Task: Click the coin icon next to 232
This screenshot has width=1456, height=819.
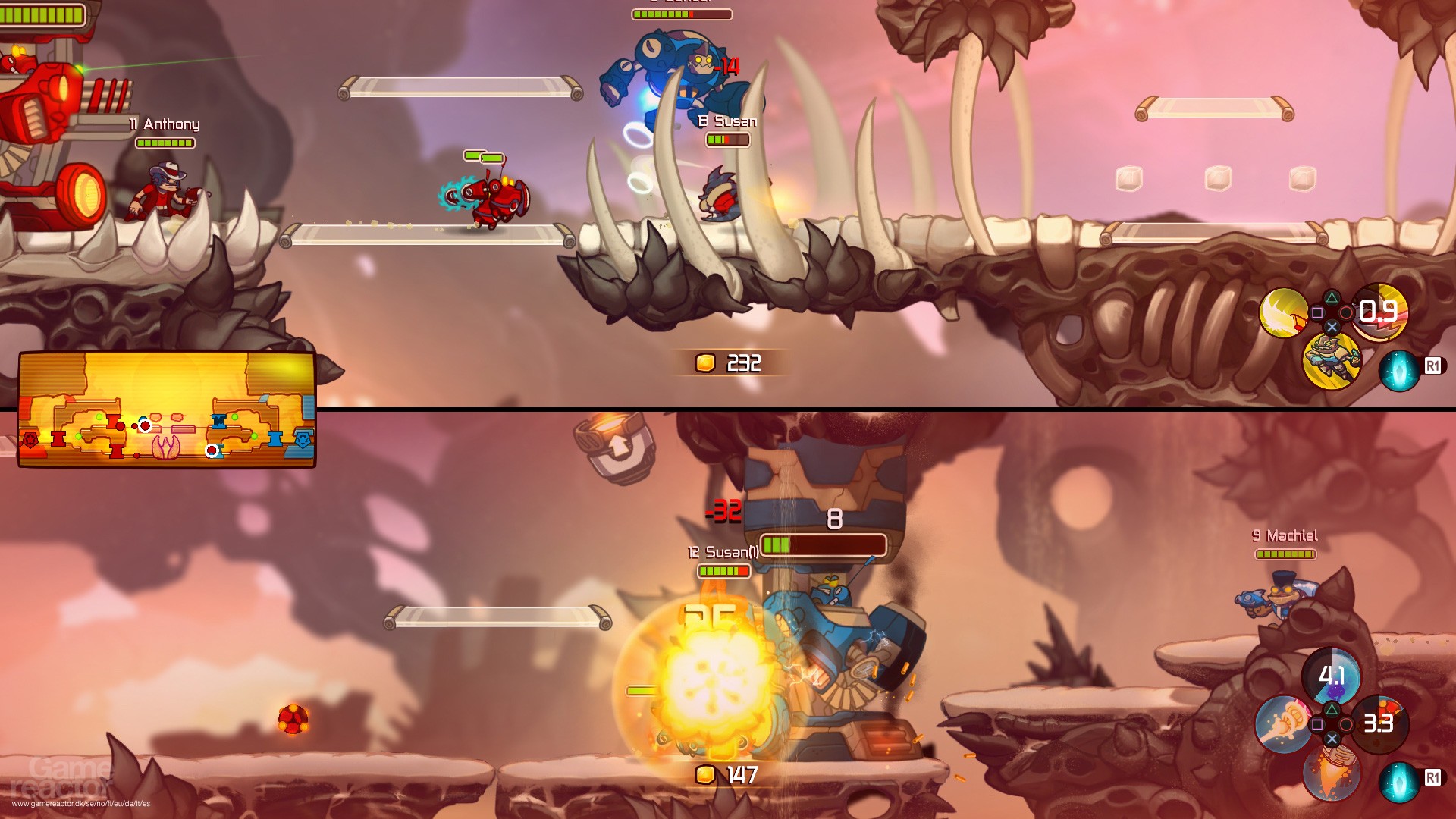Action: click(704, 363)
